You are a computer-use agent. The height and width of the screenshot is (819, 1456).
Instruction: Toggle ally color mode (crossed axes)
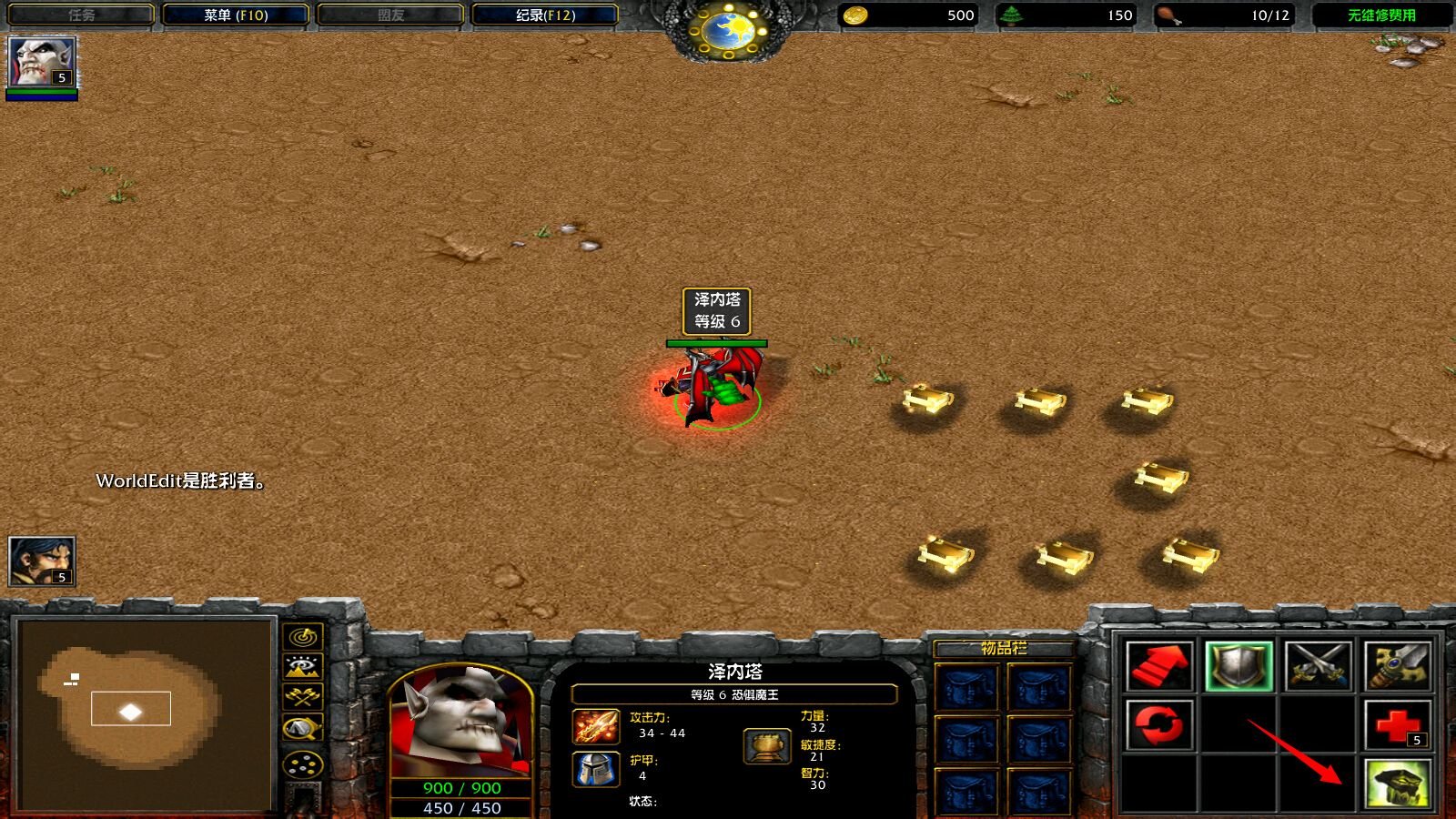pos(303,697)
